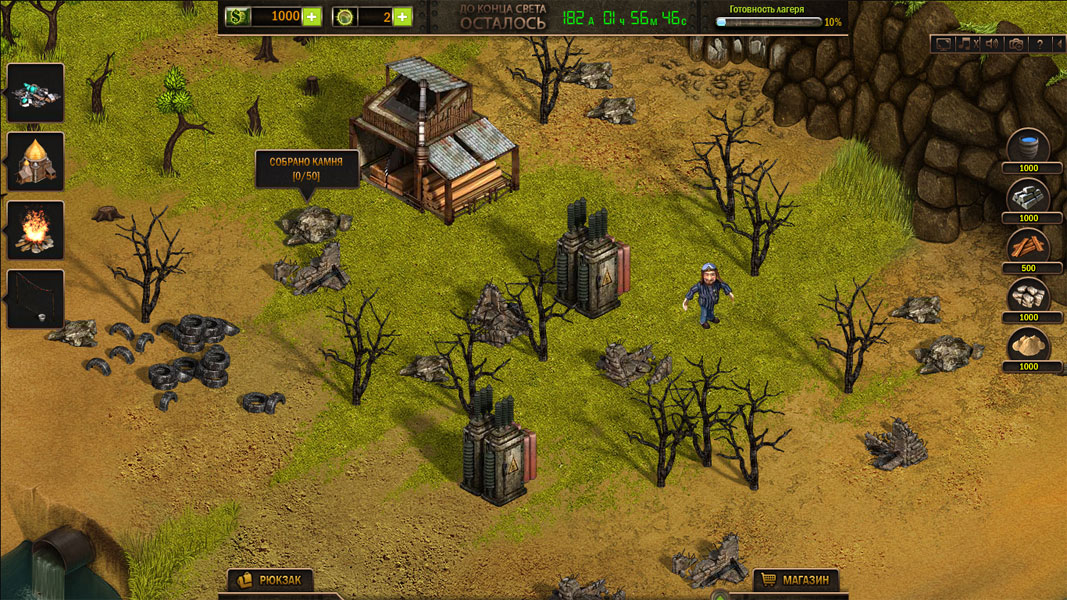Image resolution: width=1067 pixels, height=600 pixels.
Task: Click the metal ingots resource icon
Action: click(1028, 196)
